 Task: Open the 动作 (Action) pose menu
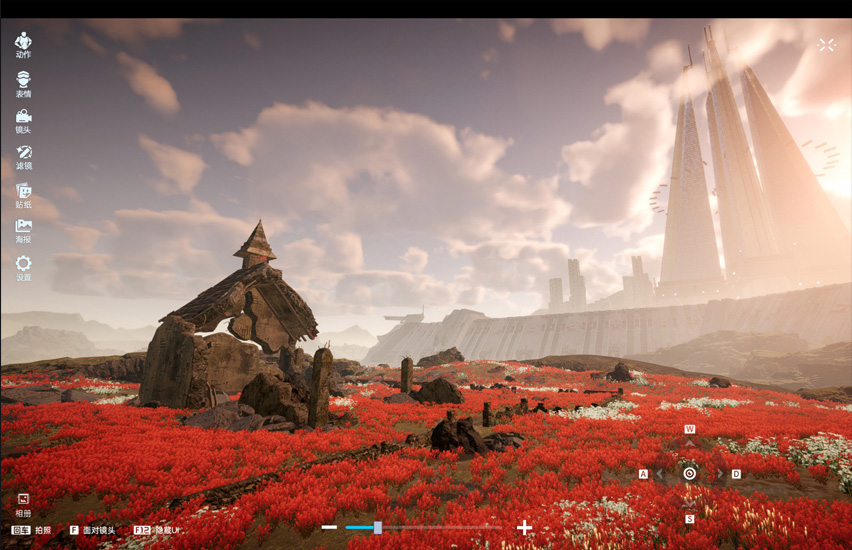point(23,43)
